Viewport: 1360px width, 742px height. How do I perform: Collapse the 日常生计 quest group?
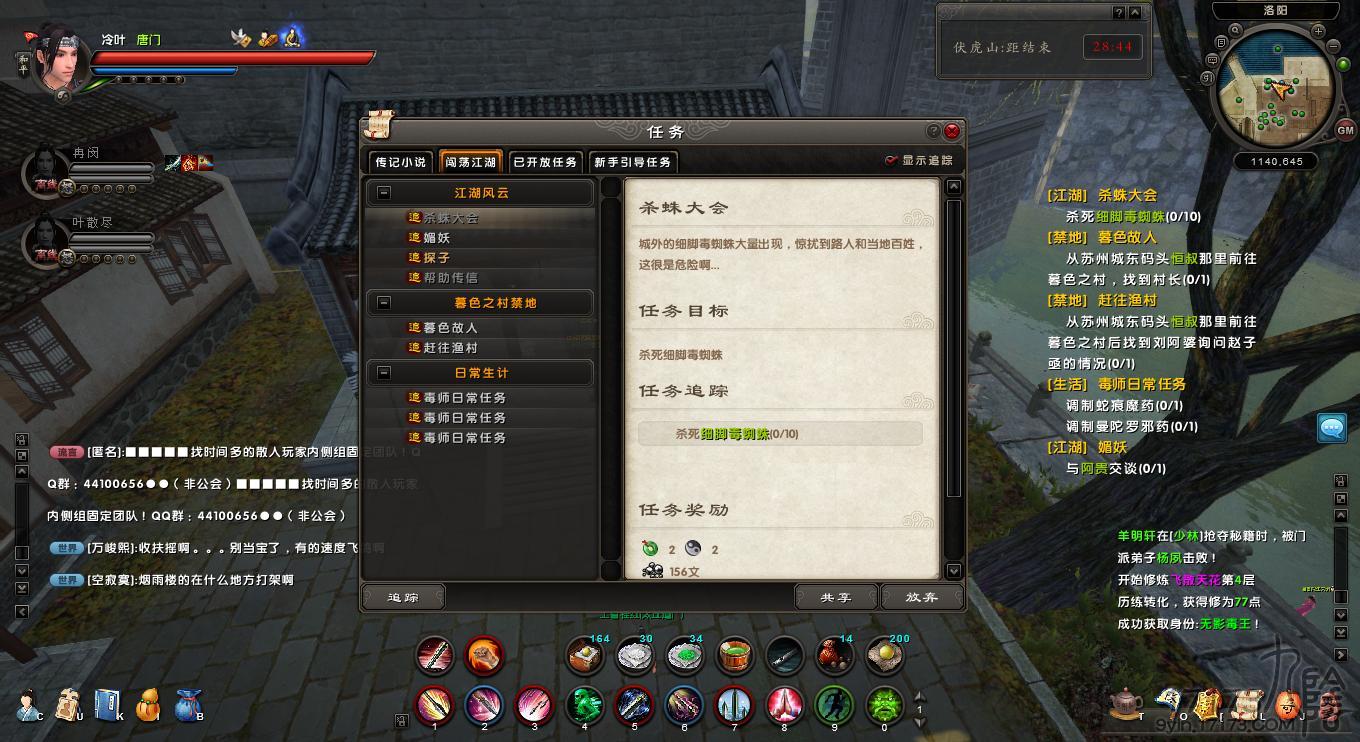point(385,374)
